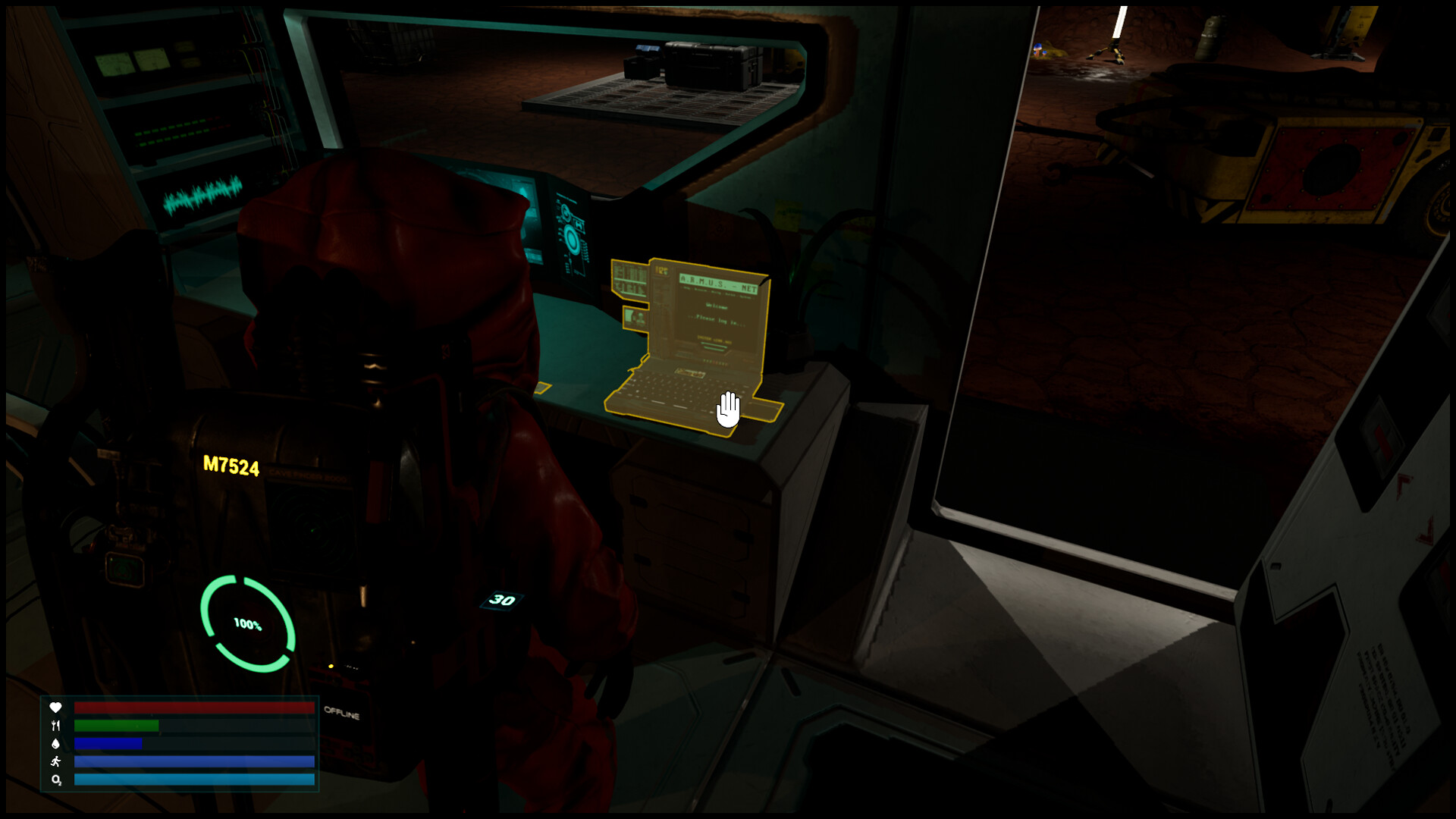Screen dimensions: 1456x819
Task: Toggle the yellow tab on the laptop's top-left corner
Action: (x=661, y=271)
